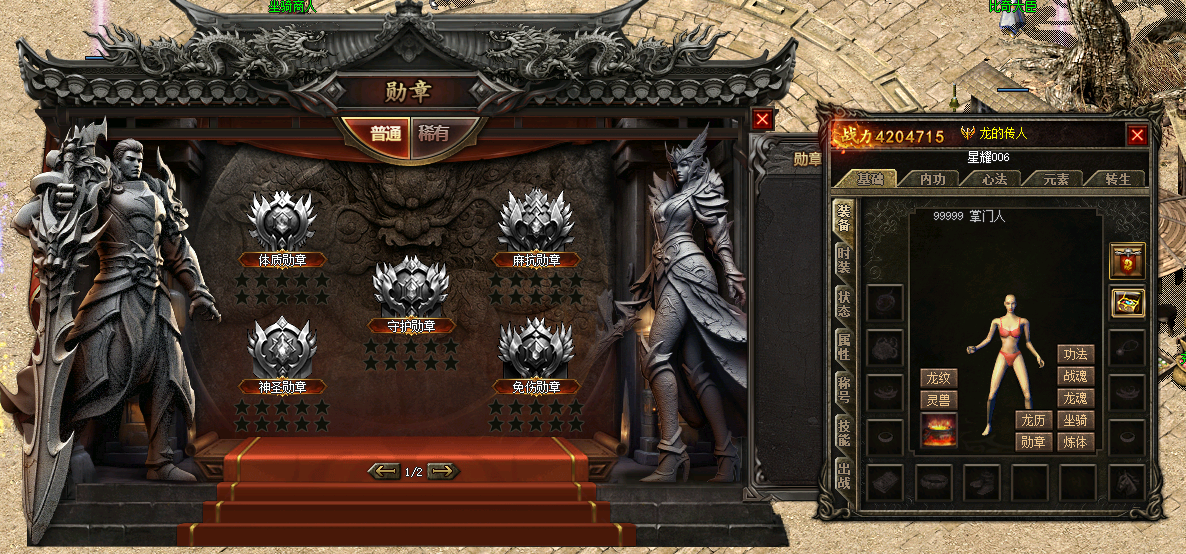The width and height of the screenshot is (1186, 554).
Task: Open the 战魂 button
Action: (x=1076, y=376)
